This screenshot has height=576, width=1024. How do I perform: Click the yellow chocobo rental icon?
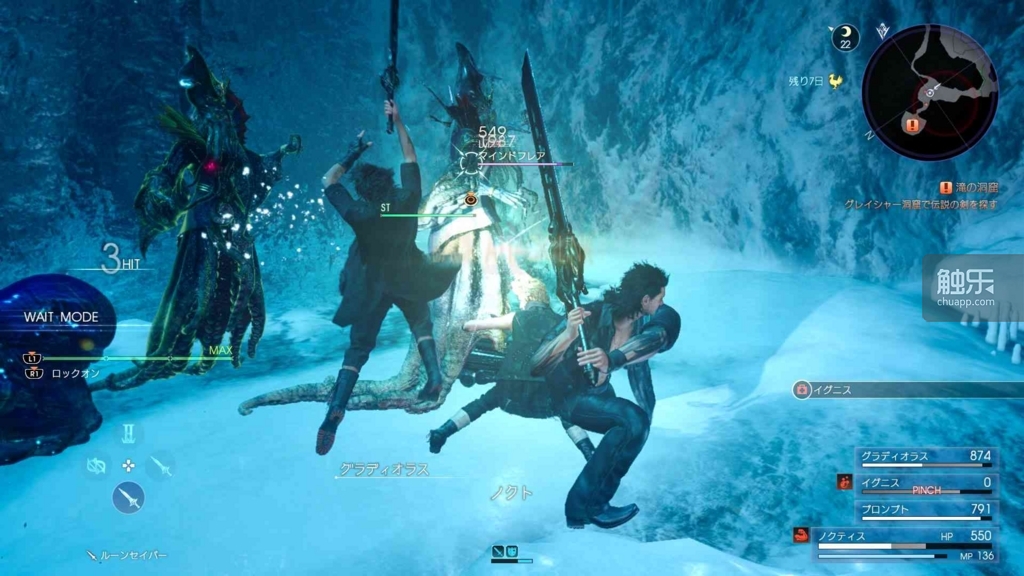(835, 81)
